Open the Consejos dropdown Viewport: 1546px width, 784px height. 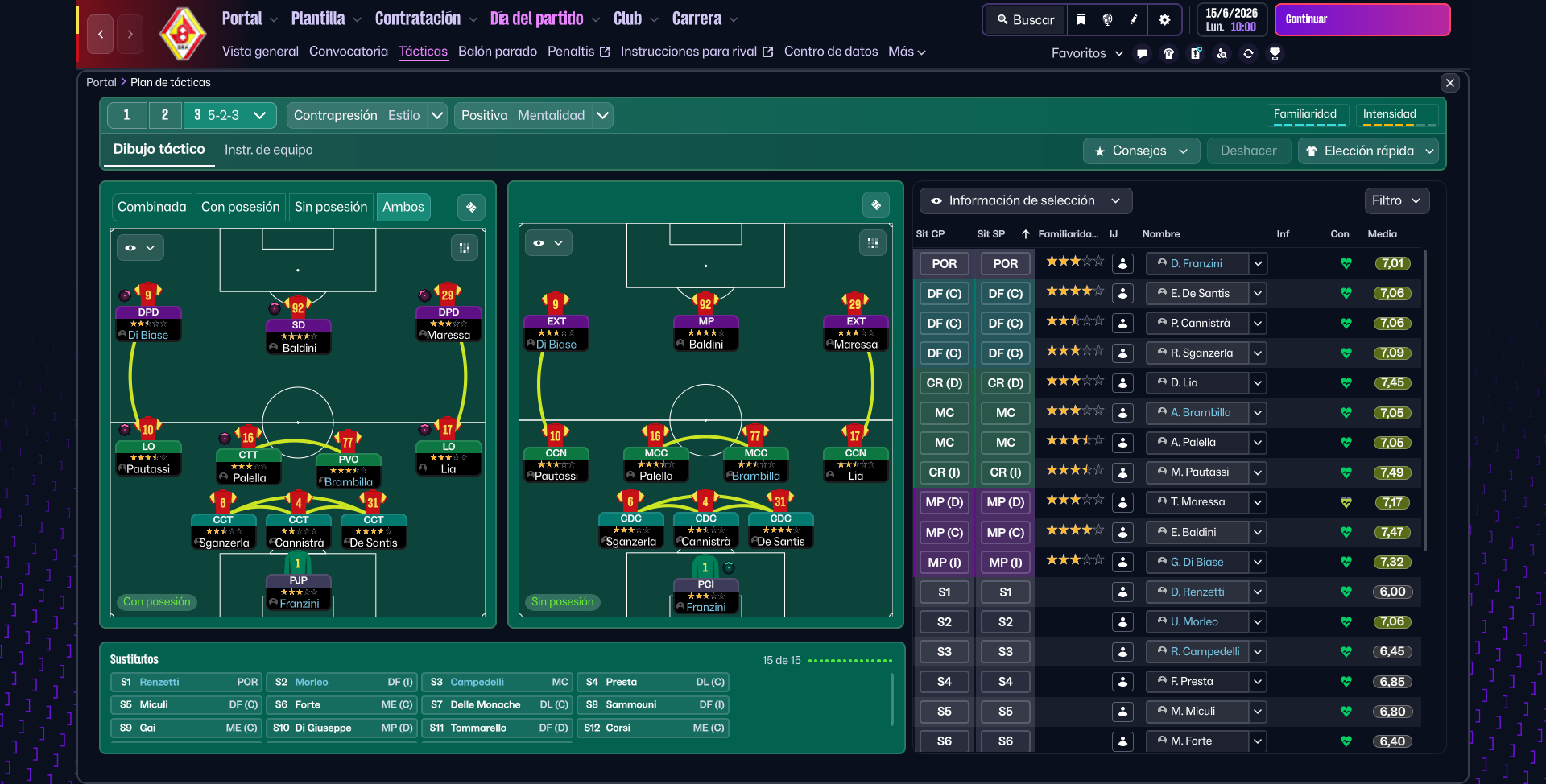point(1141,151)
